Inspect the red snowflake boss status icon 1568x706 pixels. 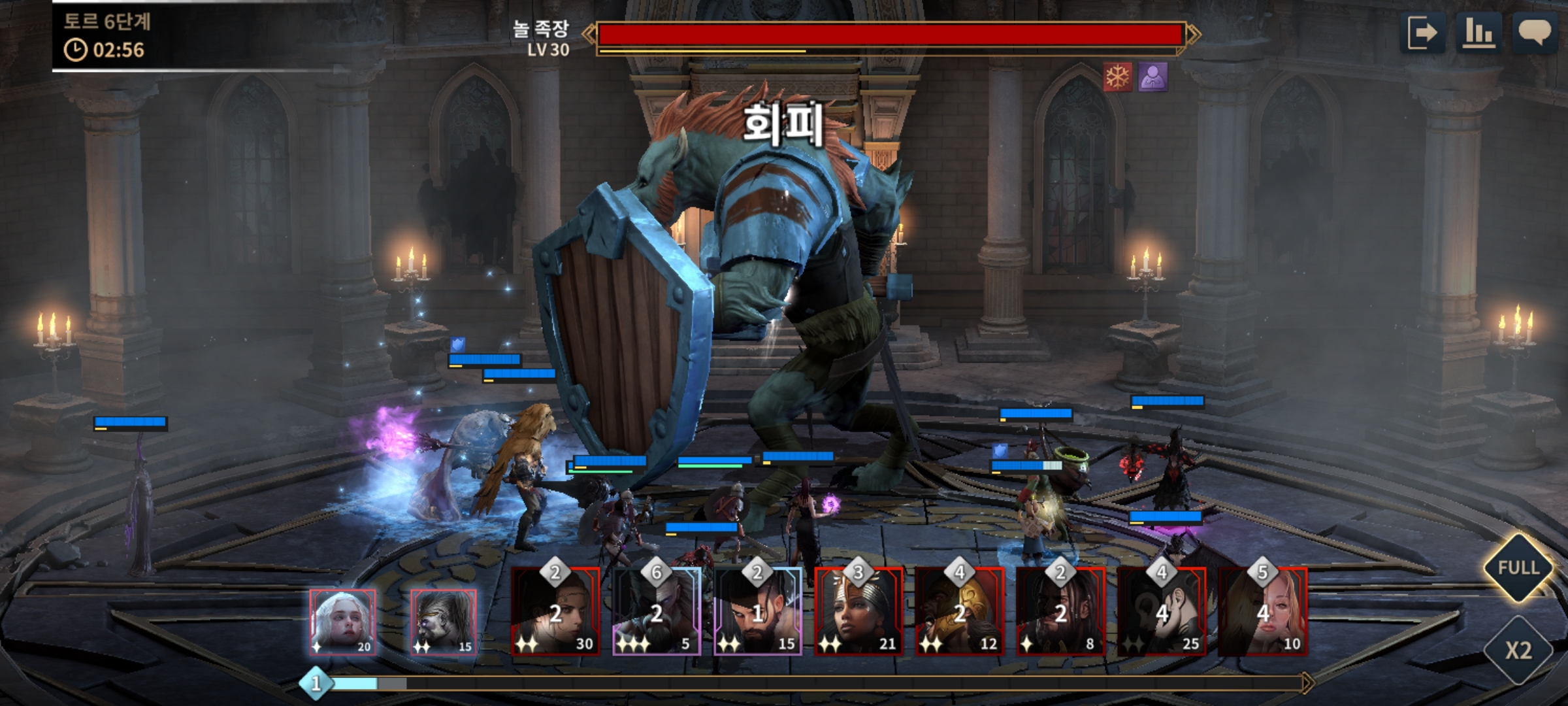[x=1117, y=77]
